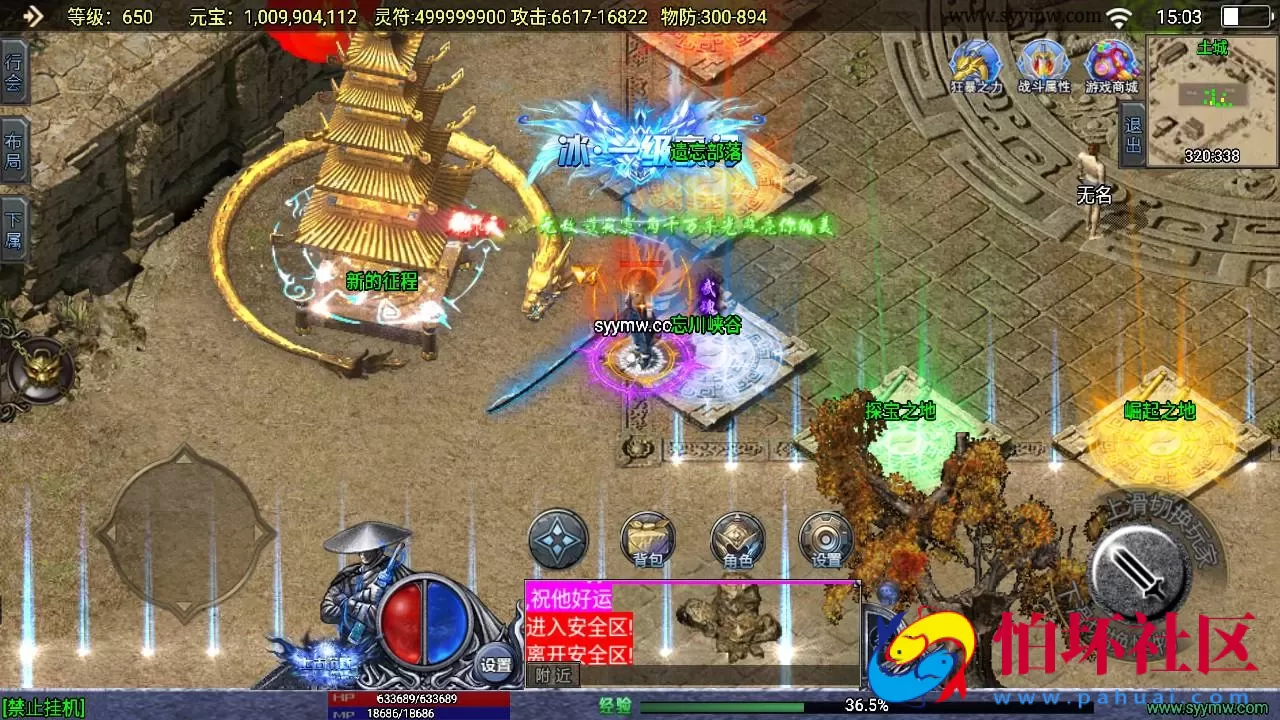The height and width of the screenshot is (720, 1280).
Task: Open the 战斗属性 combat stats icon
Action: point(1043,66)
